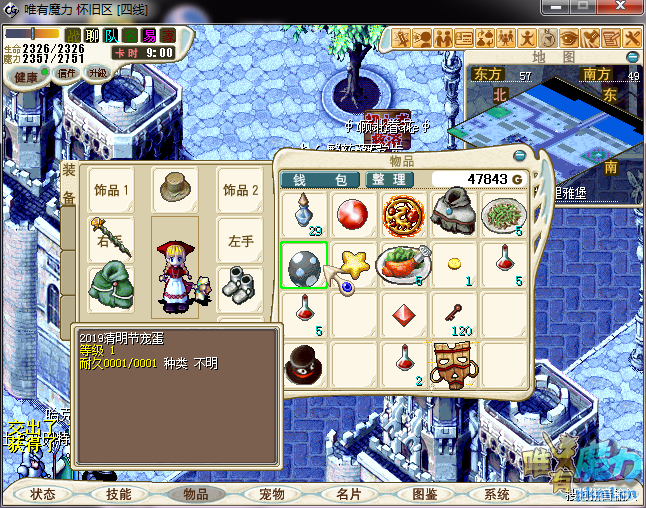Viewport: 646px width, 508px height.
Task: Open the 技能 skills menu
Action: pyautogui.click(x=118, y=494)
